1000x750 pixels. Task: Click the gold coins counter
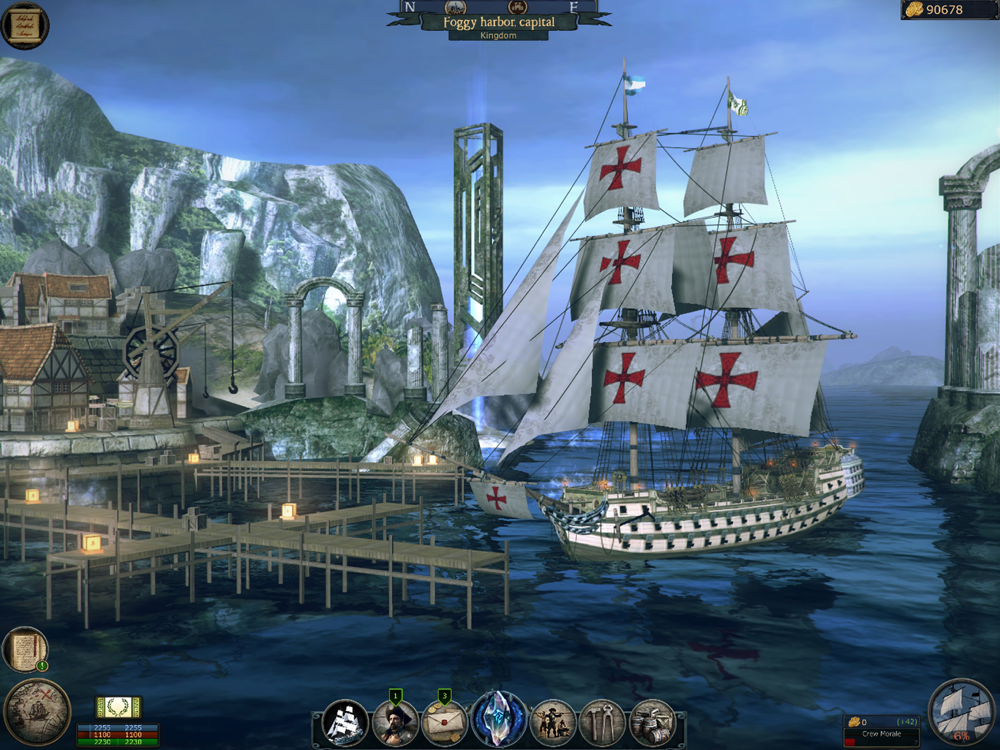click(x=946, y=10)
